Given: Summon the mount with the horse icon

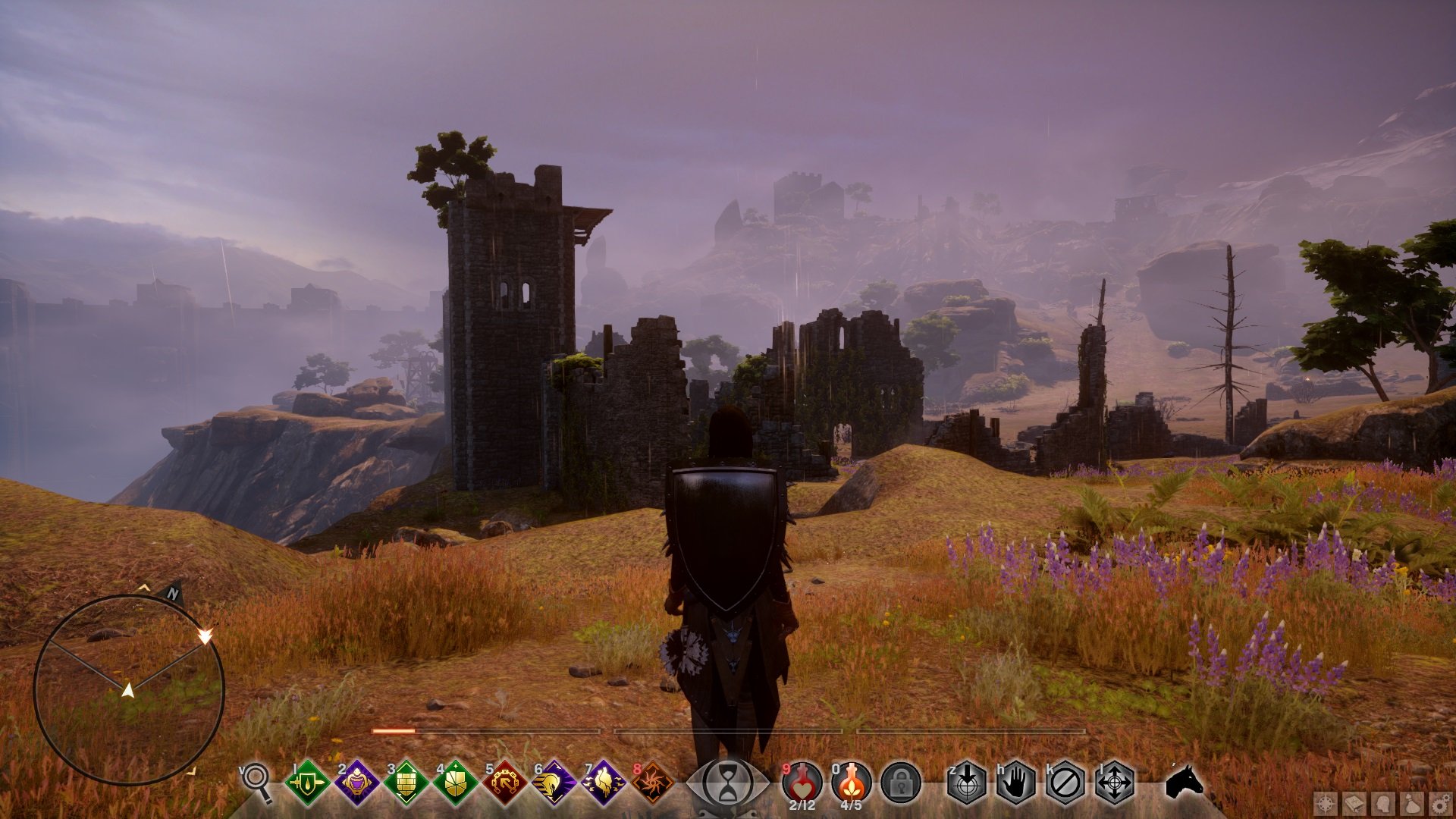Looking at the screenshot, I should click(x=1185, y=781).
